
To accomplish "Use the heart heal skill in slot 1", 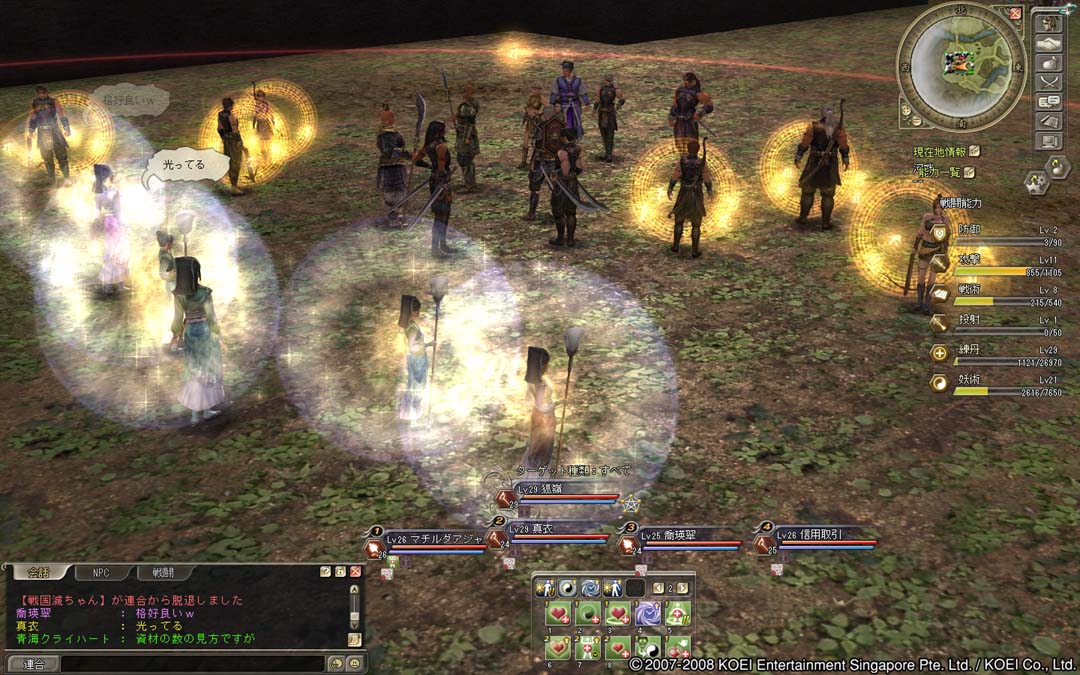I will [x=558, y=614].
